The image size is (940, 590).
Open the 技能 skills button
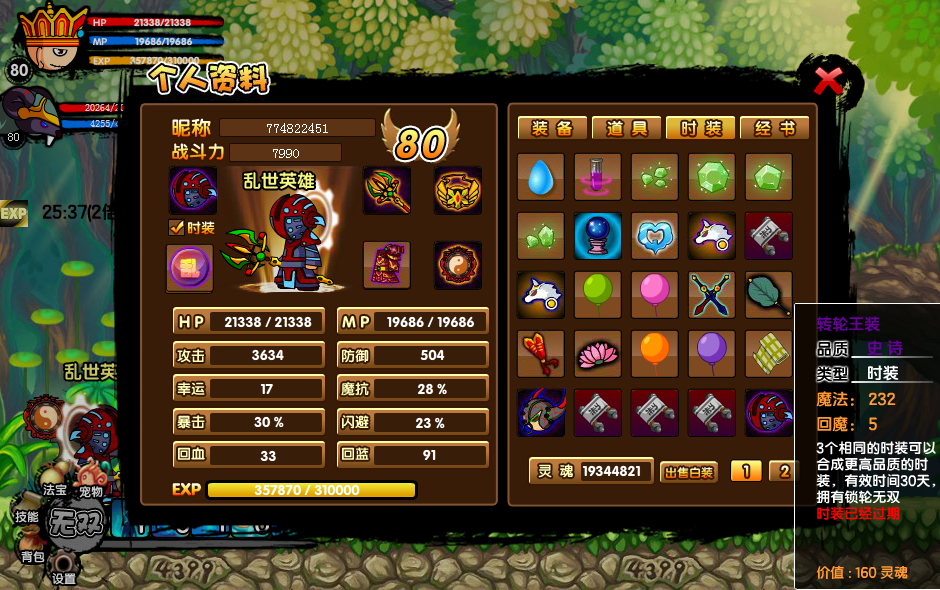(26, 516)
